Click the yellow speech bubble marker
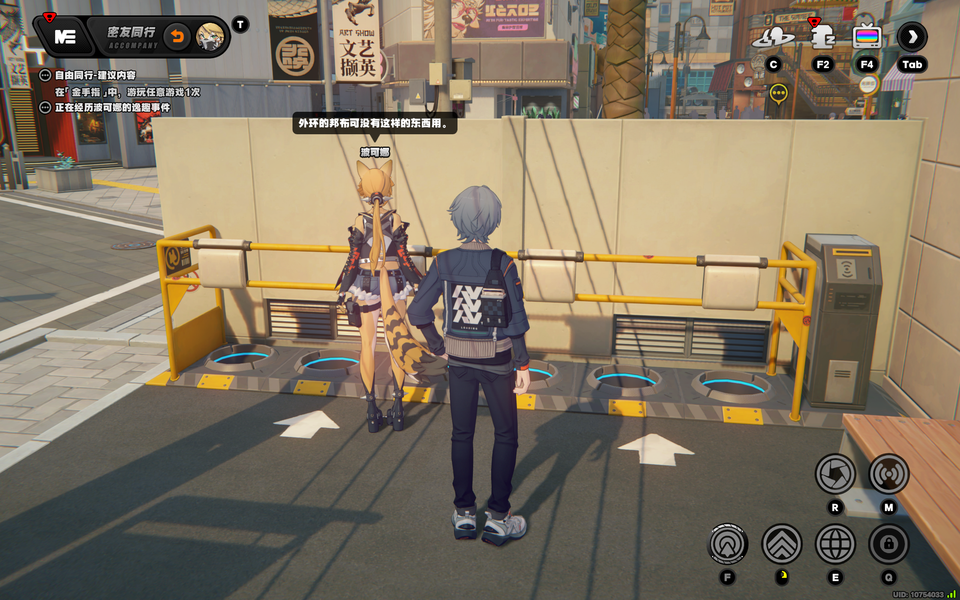The height and width of the screenshot is (600, 960). (779, 93)
